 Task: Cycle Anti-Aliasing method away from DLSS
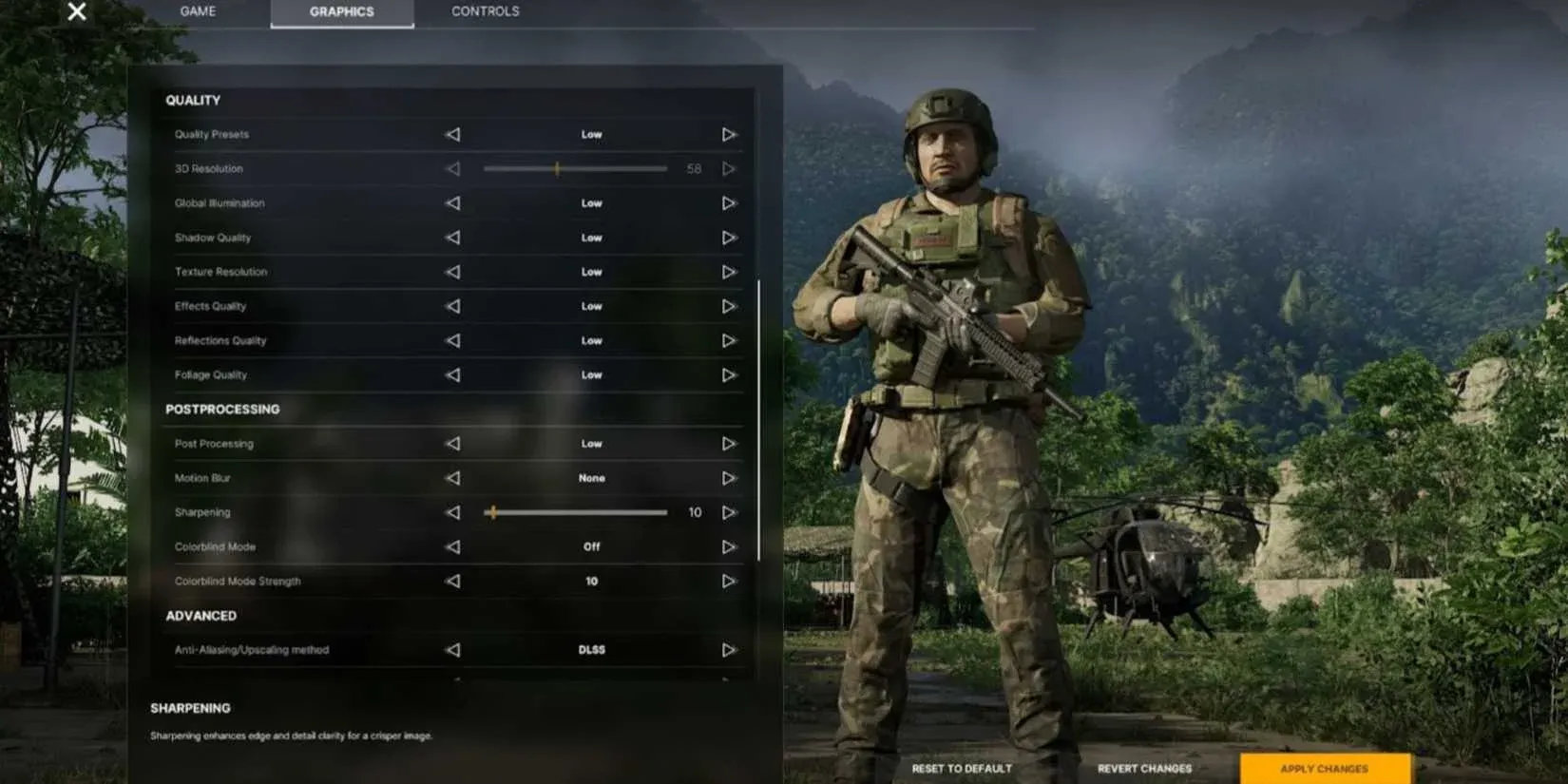(729, 650)
